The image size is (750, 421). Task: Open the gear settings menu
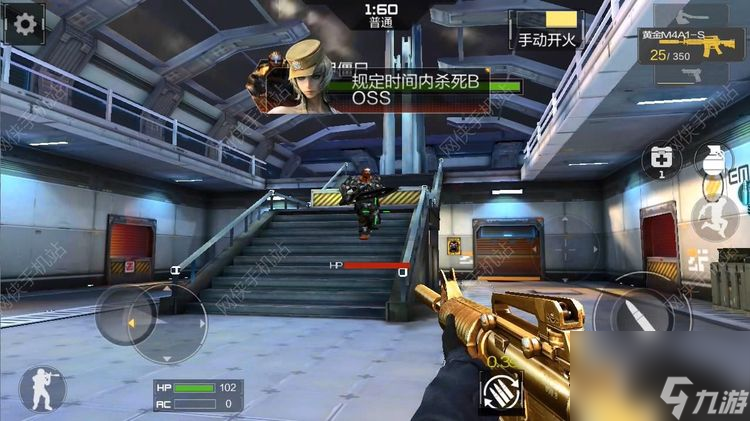coord(24,23)
